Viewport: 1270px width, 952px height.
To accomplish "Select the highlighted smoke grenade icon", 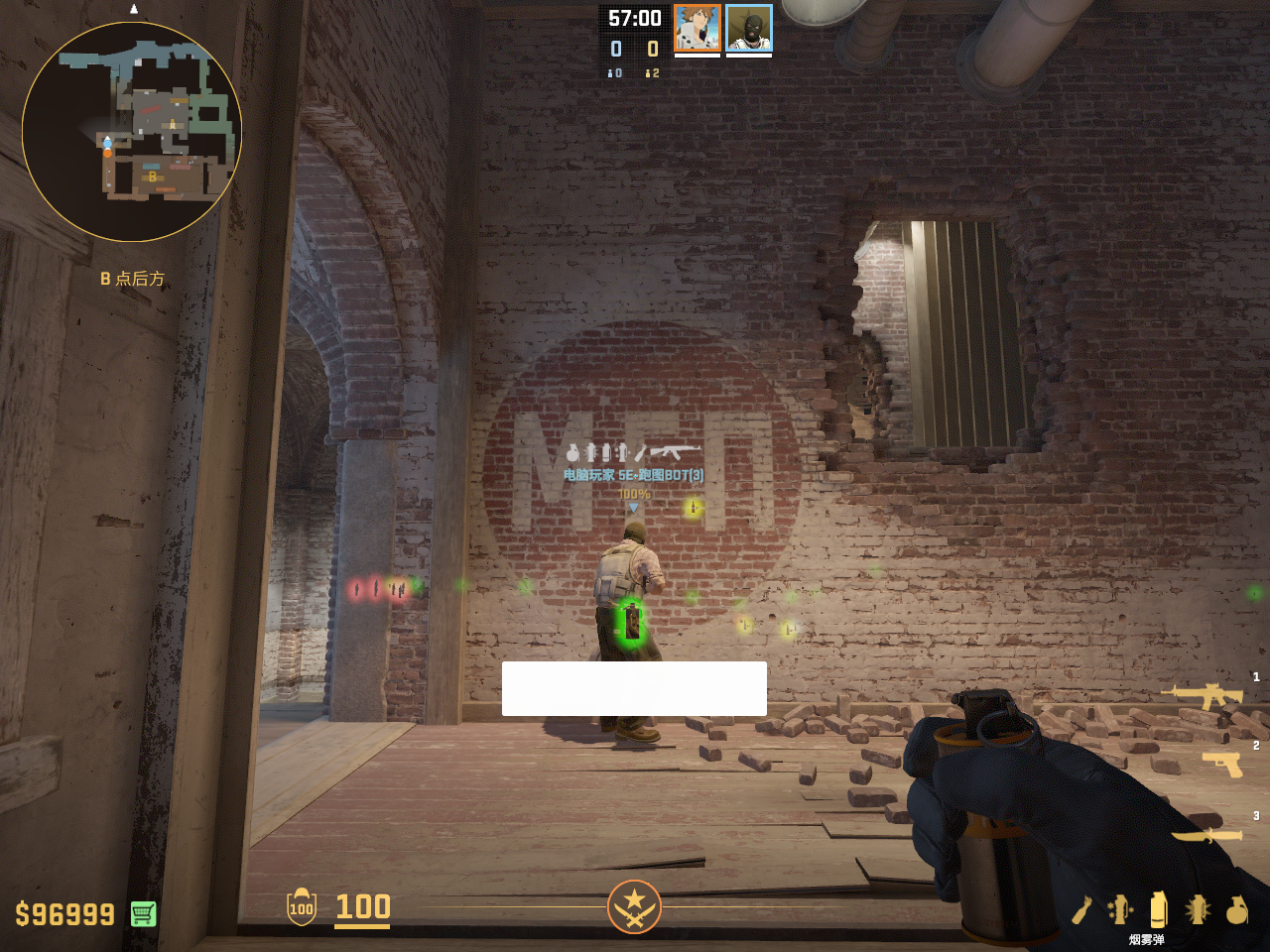I will [x=1158, y=908].
